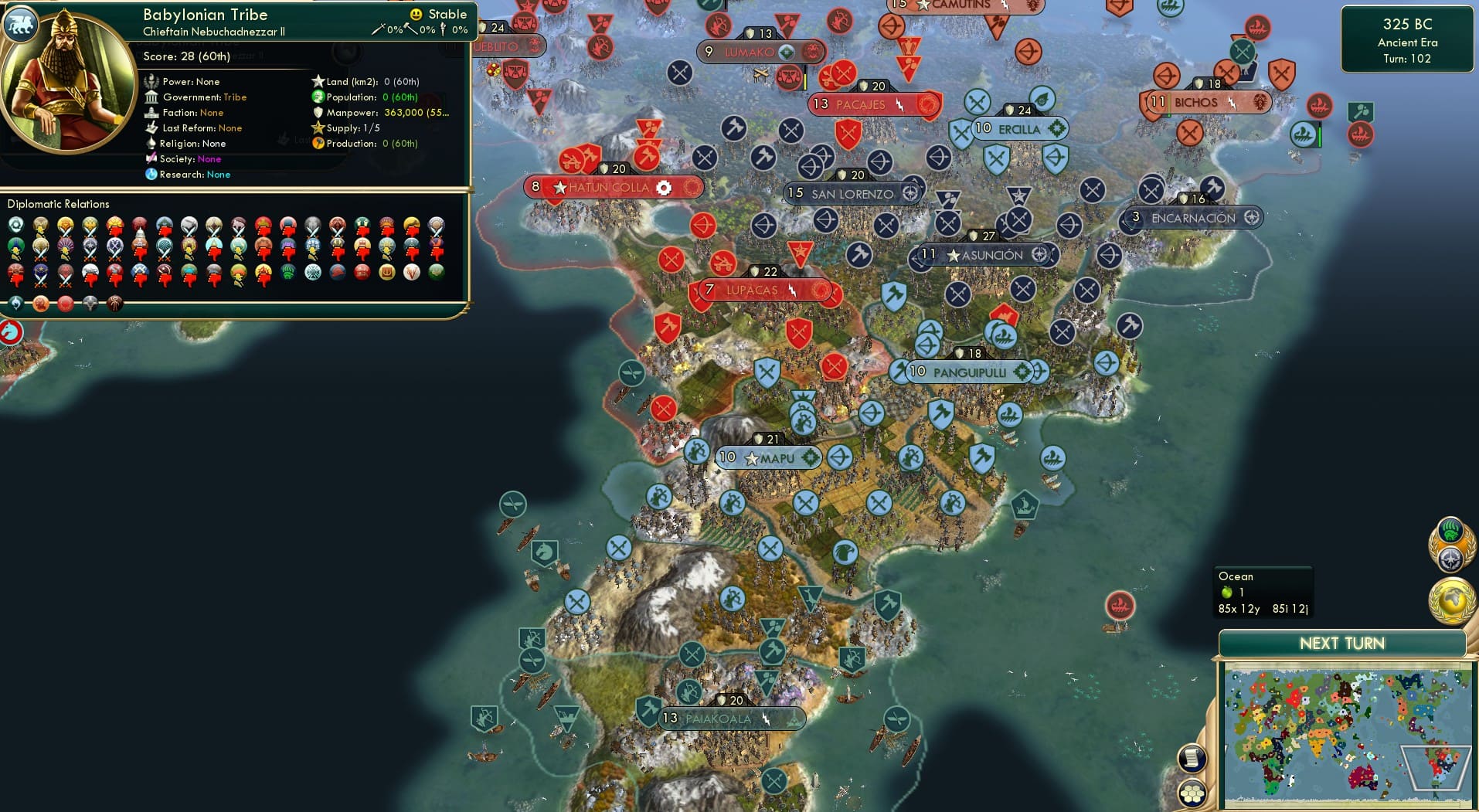The width and height of the screenshot is (1479, 812).
Task: Select the Babylonian lion emblem in the top-left
Action: (21, 24)
